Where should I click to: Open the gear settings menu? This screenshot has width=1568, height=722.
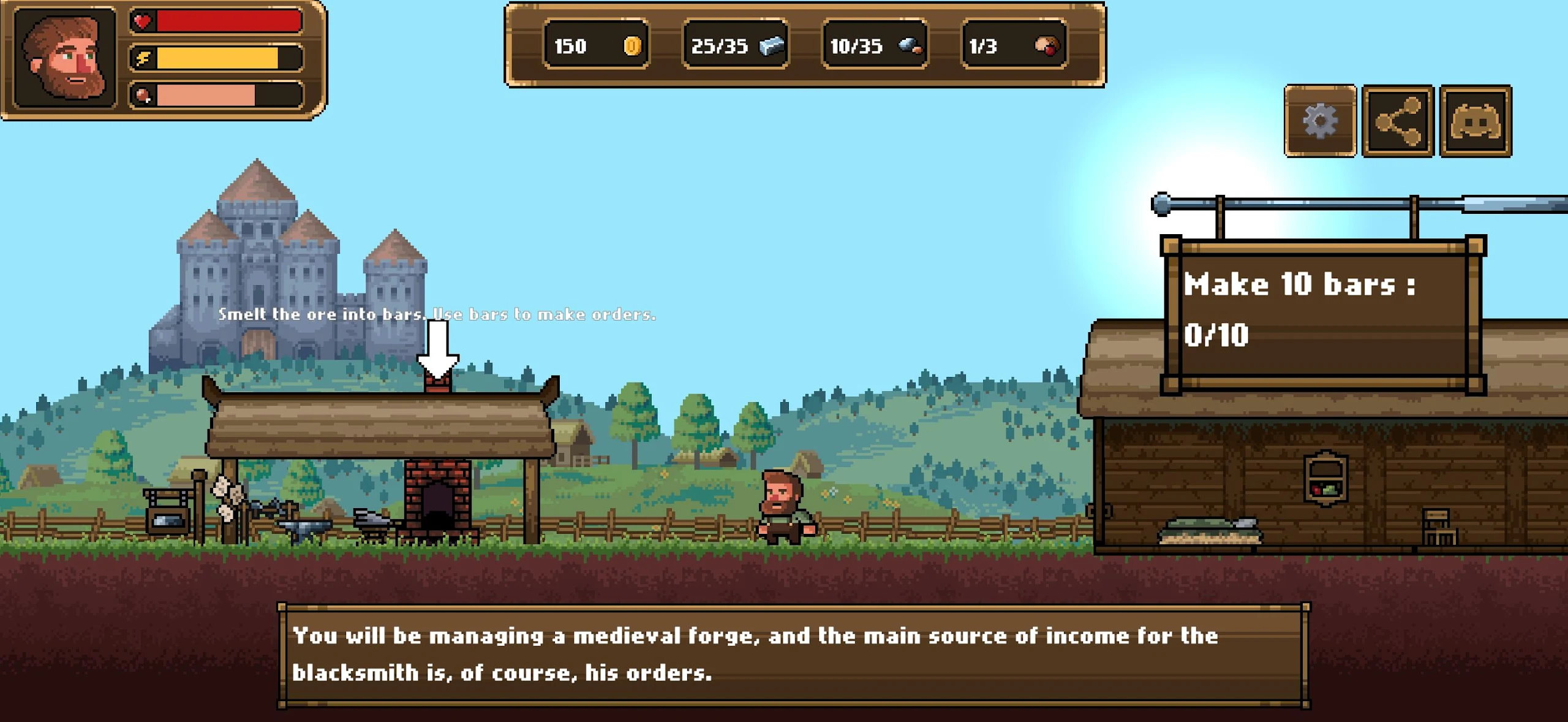click(1320, 121)
